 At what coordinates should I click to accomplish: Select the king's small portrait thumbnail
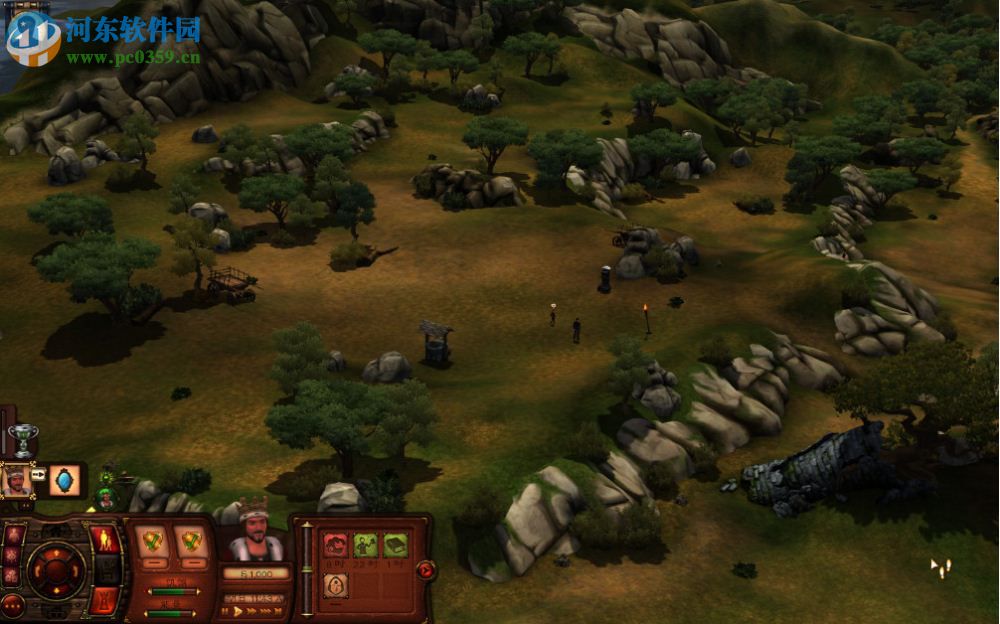[17, 481]
